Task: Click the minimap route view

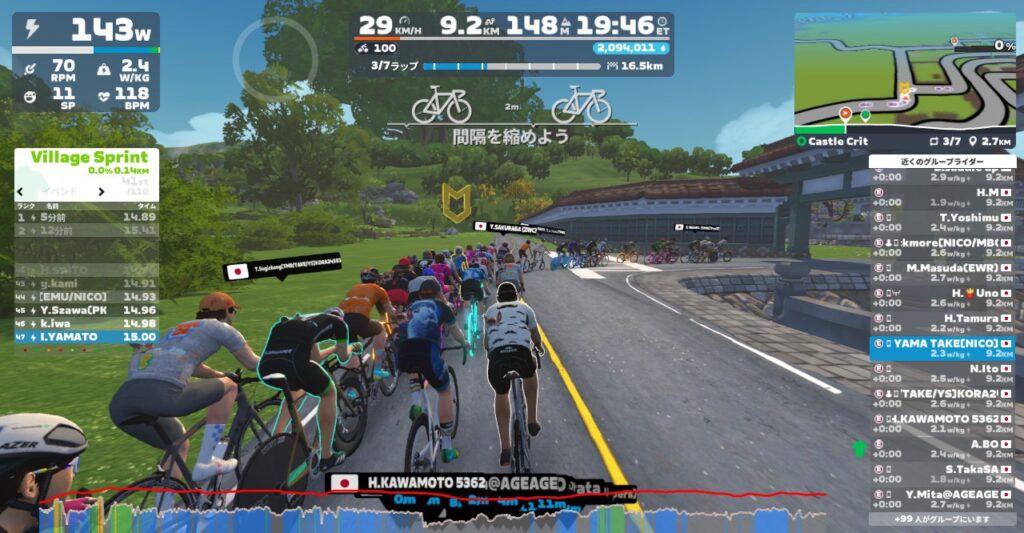Action: tap(904, 72)
